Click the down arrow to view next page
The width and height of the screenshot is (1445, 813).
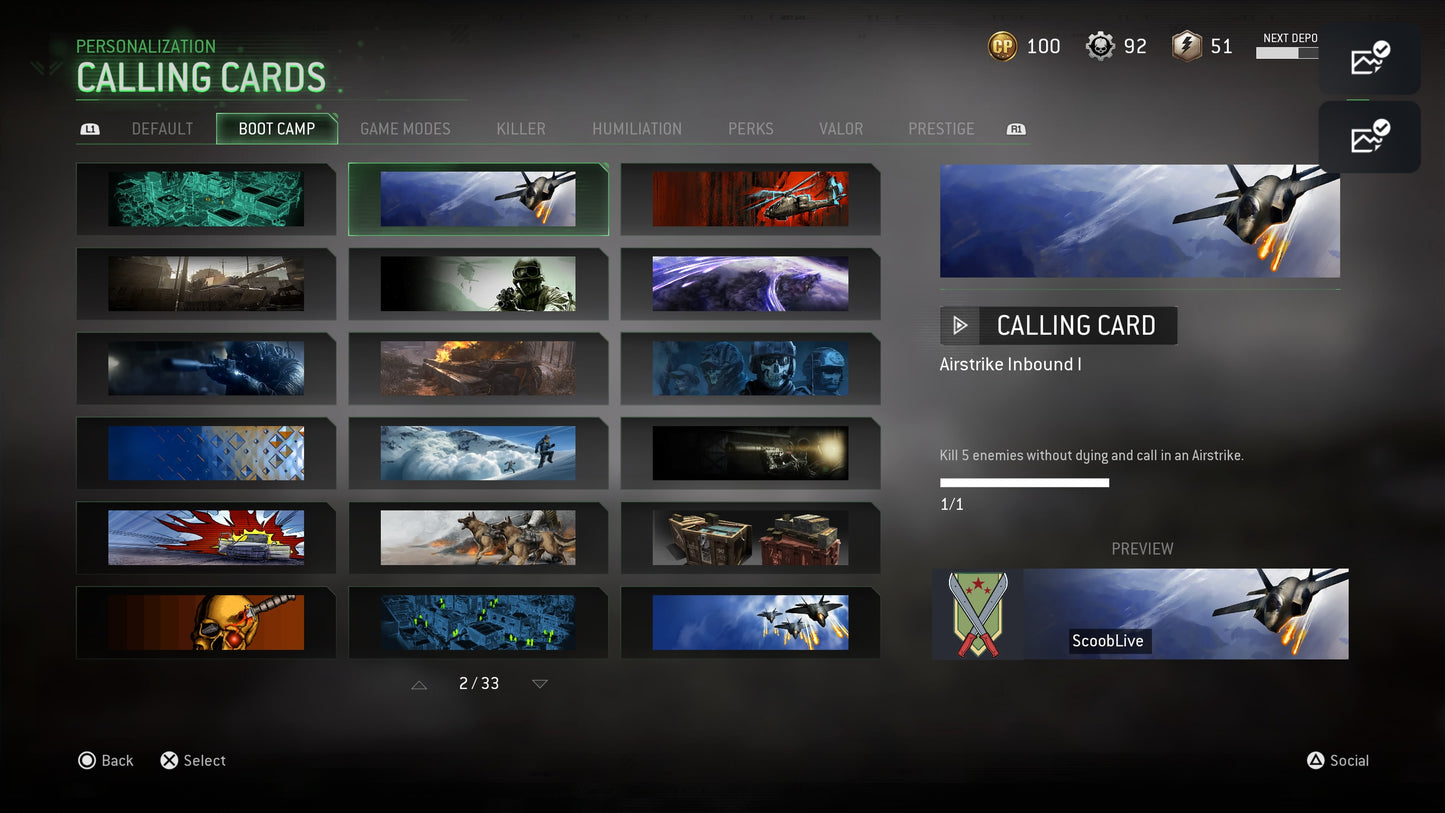pos(539,684)
